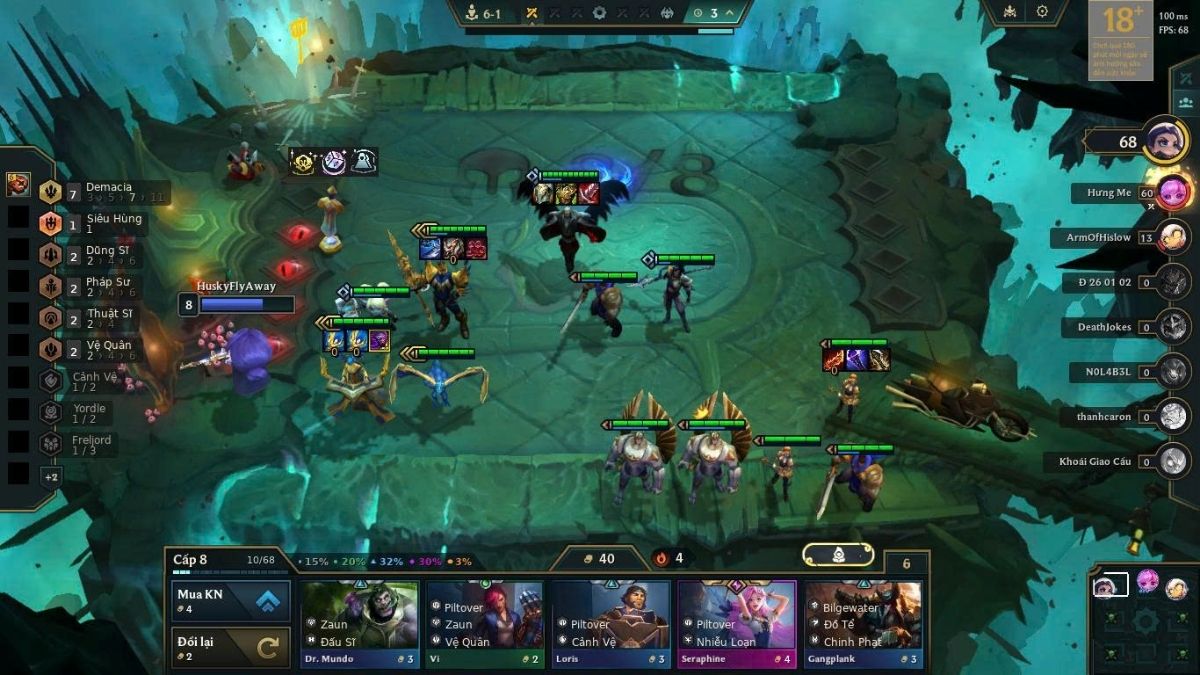Open the stage 6-1 round tracker

[x=486, y=13]
